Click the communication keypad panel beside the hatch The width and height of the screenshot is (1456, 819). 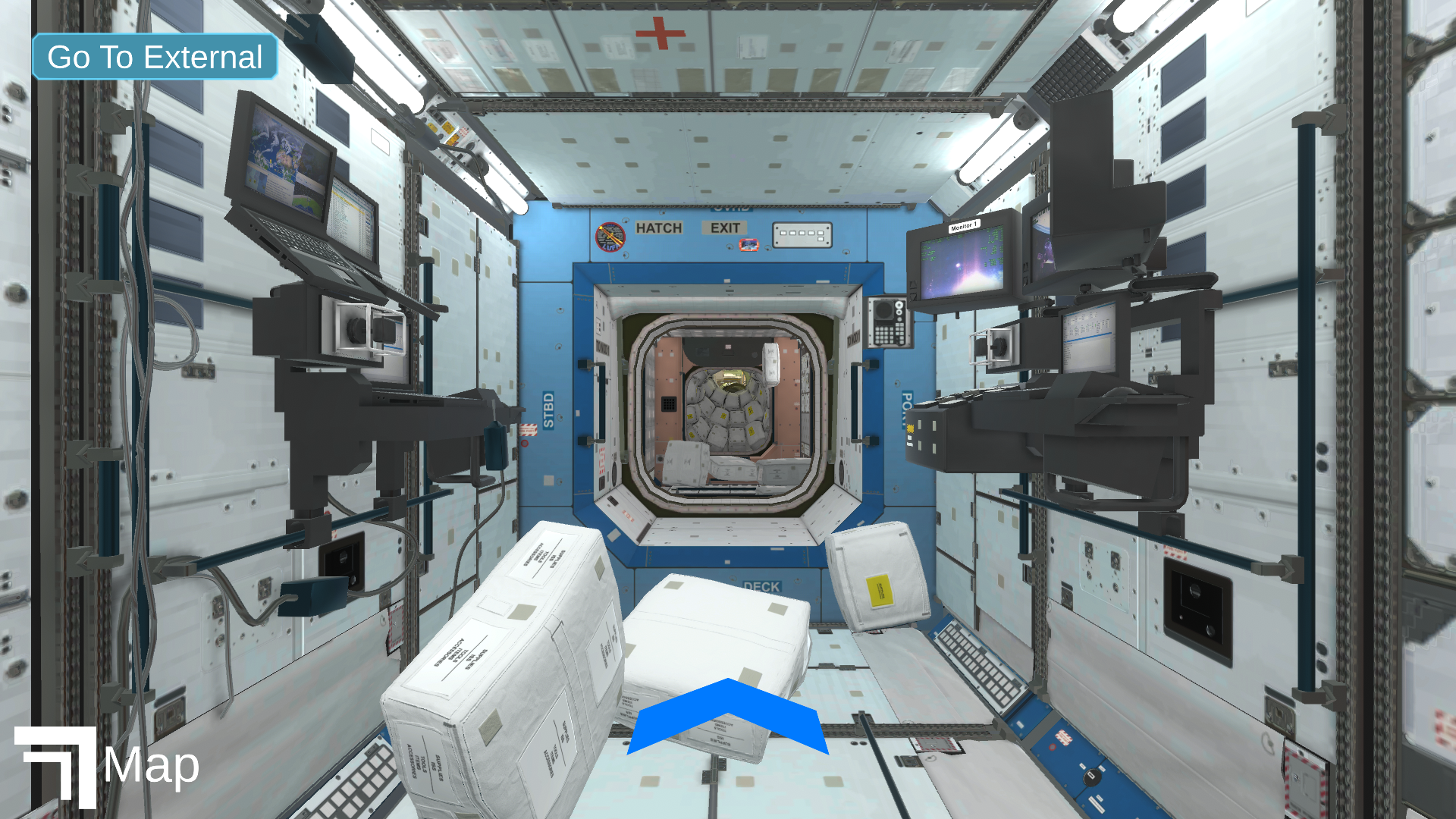click(887, 322)
